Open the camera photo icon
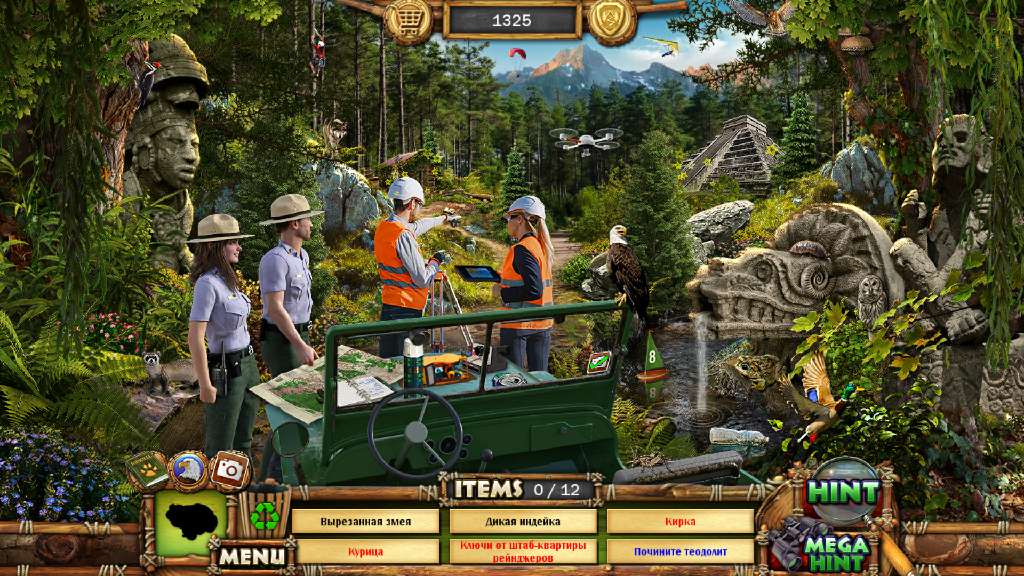Image resolution: width=1024 pixels, height=576 pixels. 231,469
